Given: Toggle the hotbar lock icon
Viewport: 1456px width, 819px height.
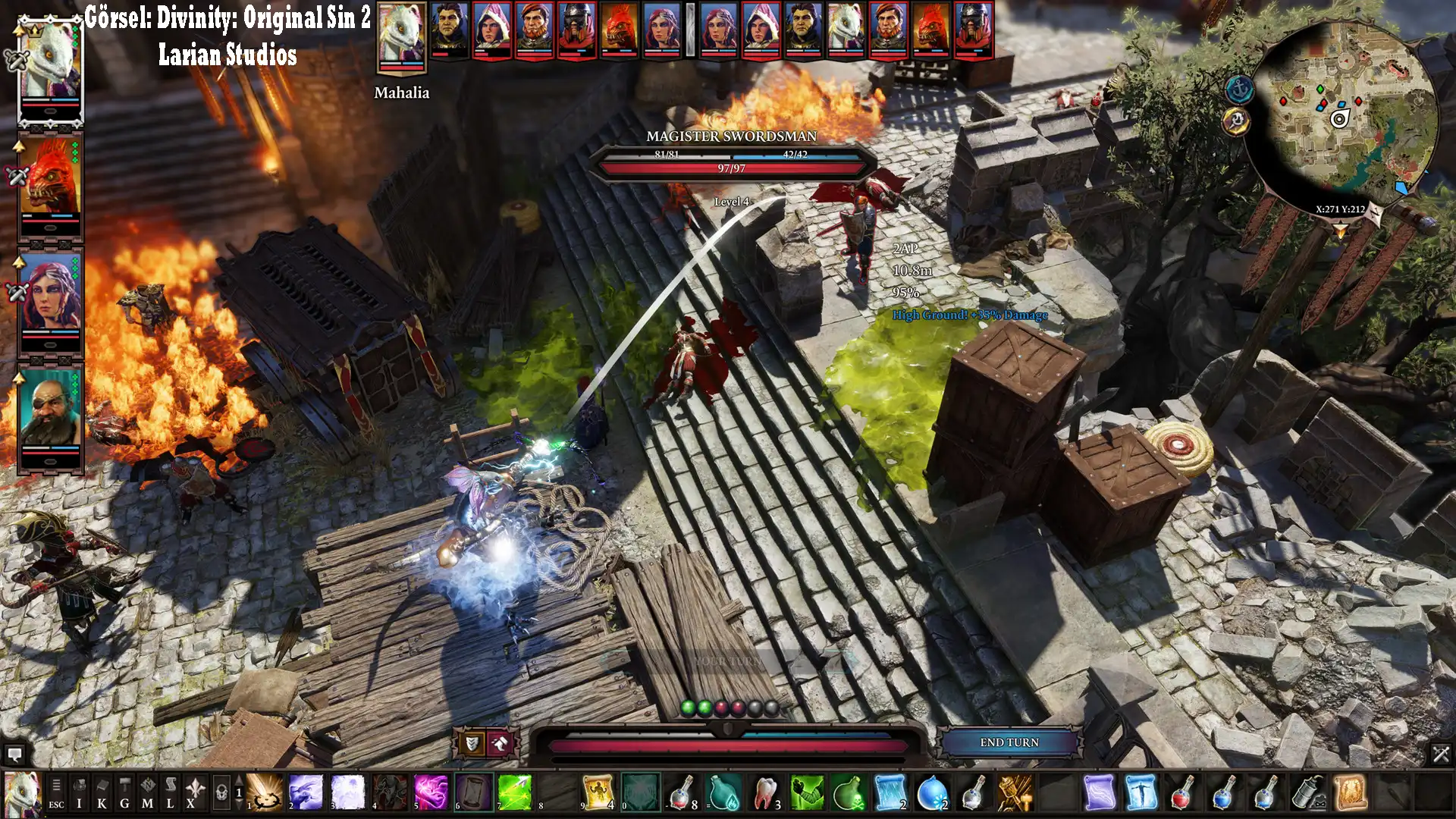Looking at the screenshot, I should 221,793.
